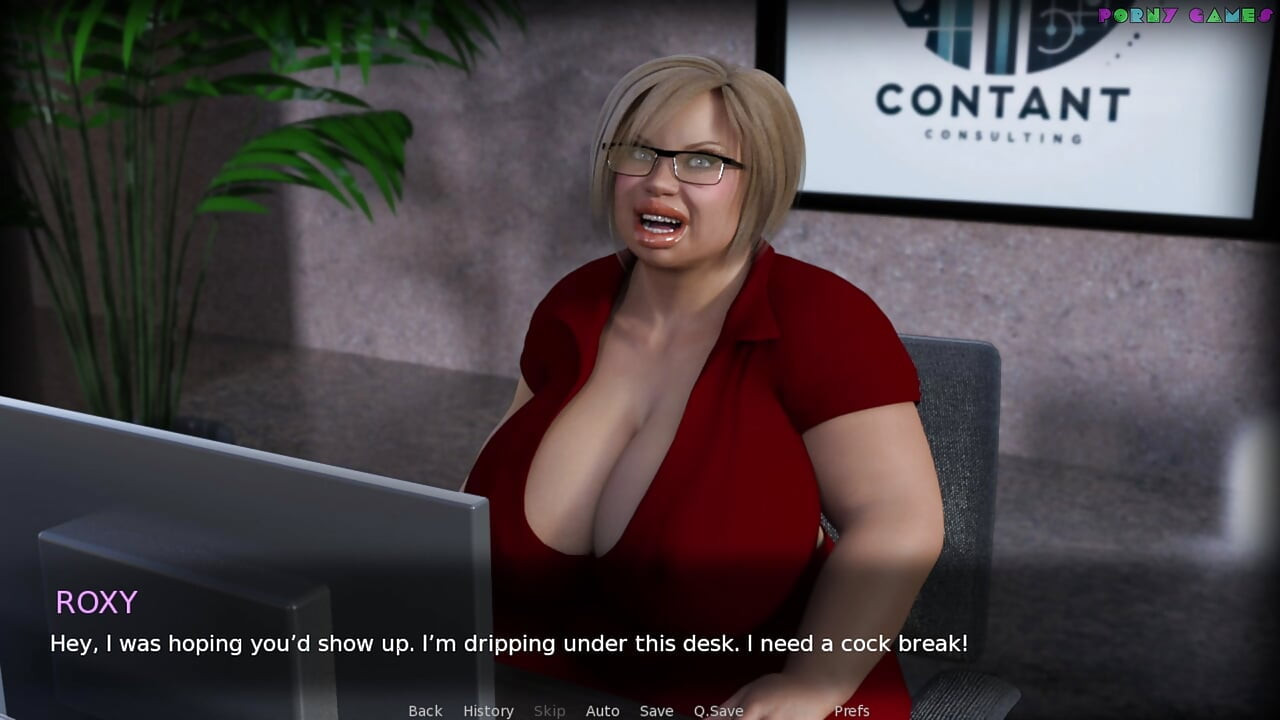This screenshot has width=1280, height=720.
Task: Select the ROXY name label
Action: point(97,602)
